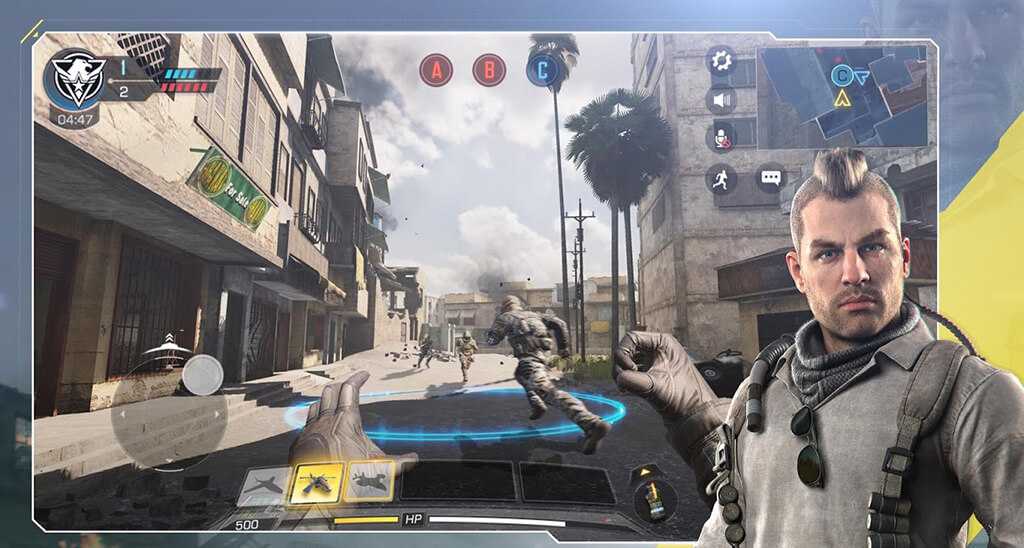The width and height of the screenshot is (1024, 548).
Task: Tap the grenade equipment button
Action: pos(655,498)
